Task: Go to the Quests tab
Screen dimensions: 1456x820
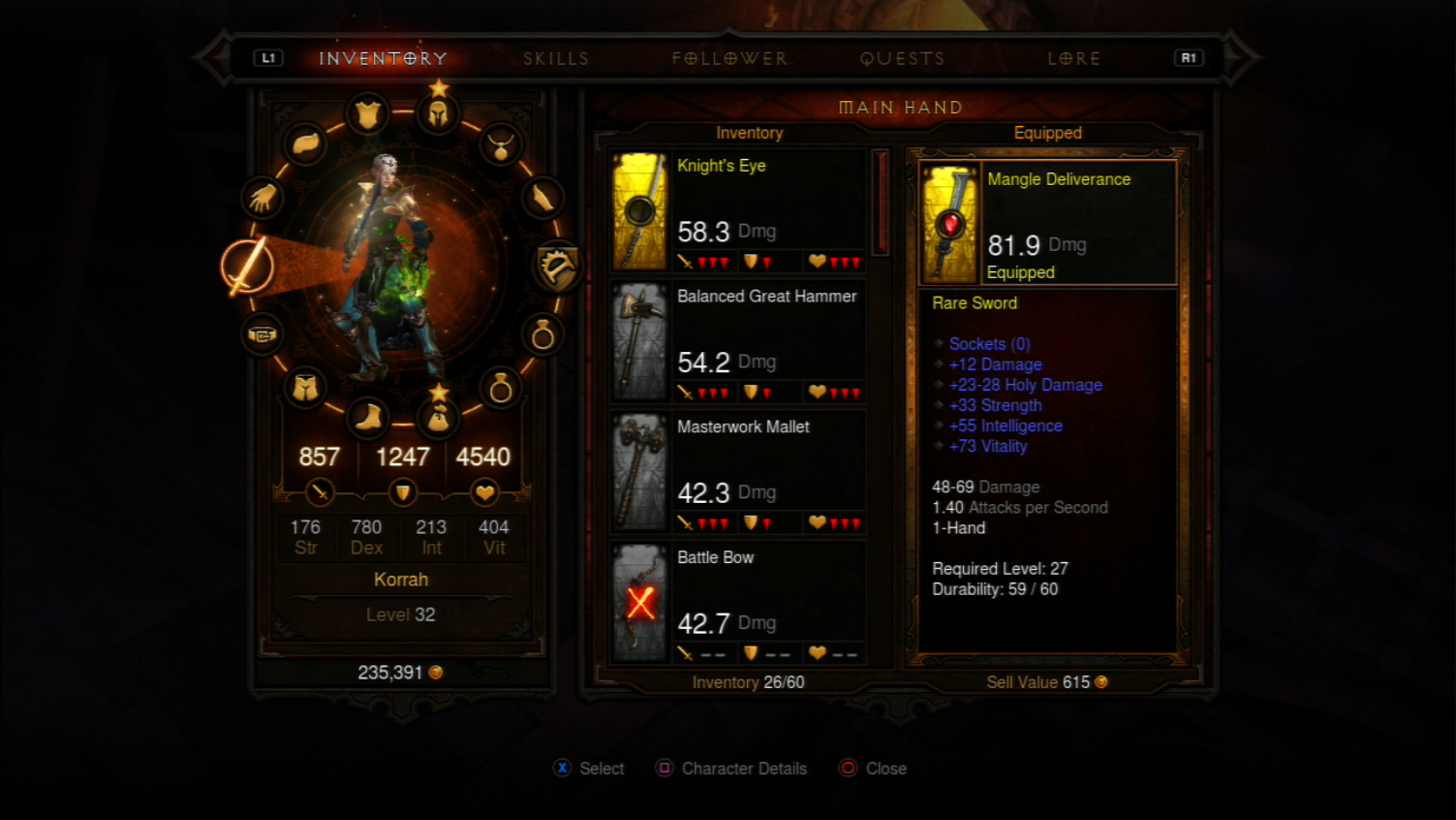Action: pyautogui.click(x=902, y=59)
